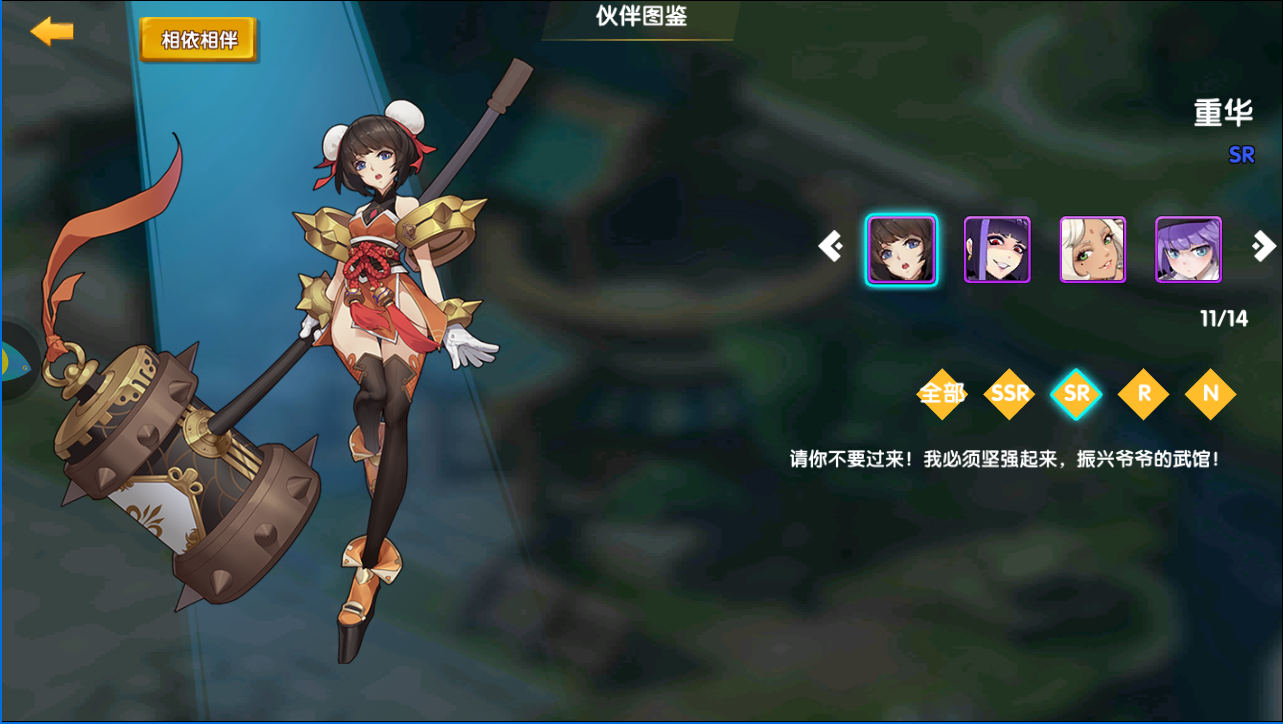The width and height of the screenshot is (1283, 724).
Task: Toggle the R rarity companion filter
Action: coord(1143,395)
